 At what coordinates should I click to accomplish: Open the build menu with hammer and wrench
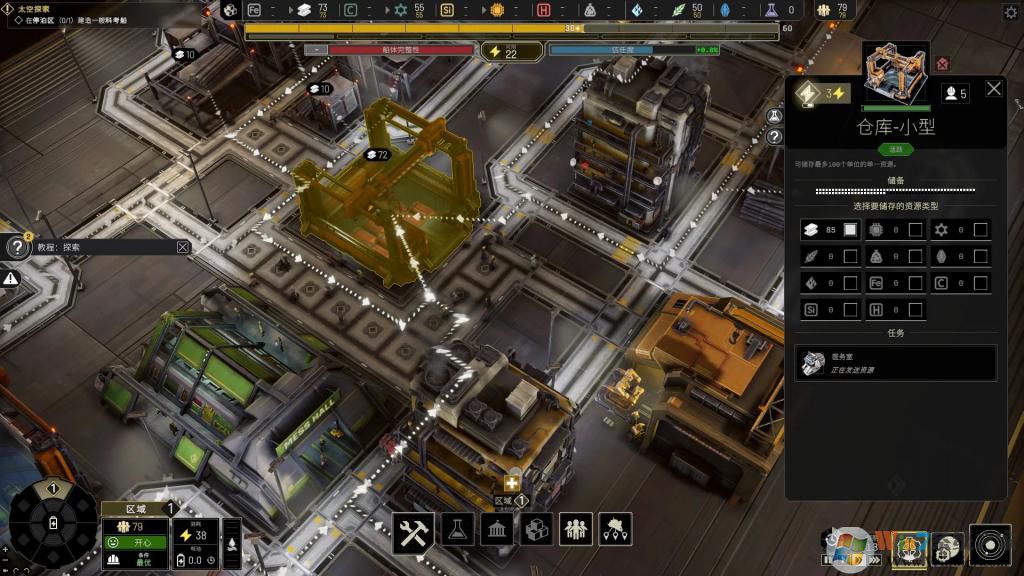click(412, 529)
